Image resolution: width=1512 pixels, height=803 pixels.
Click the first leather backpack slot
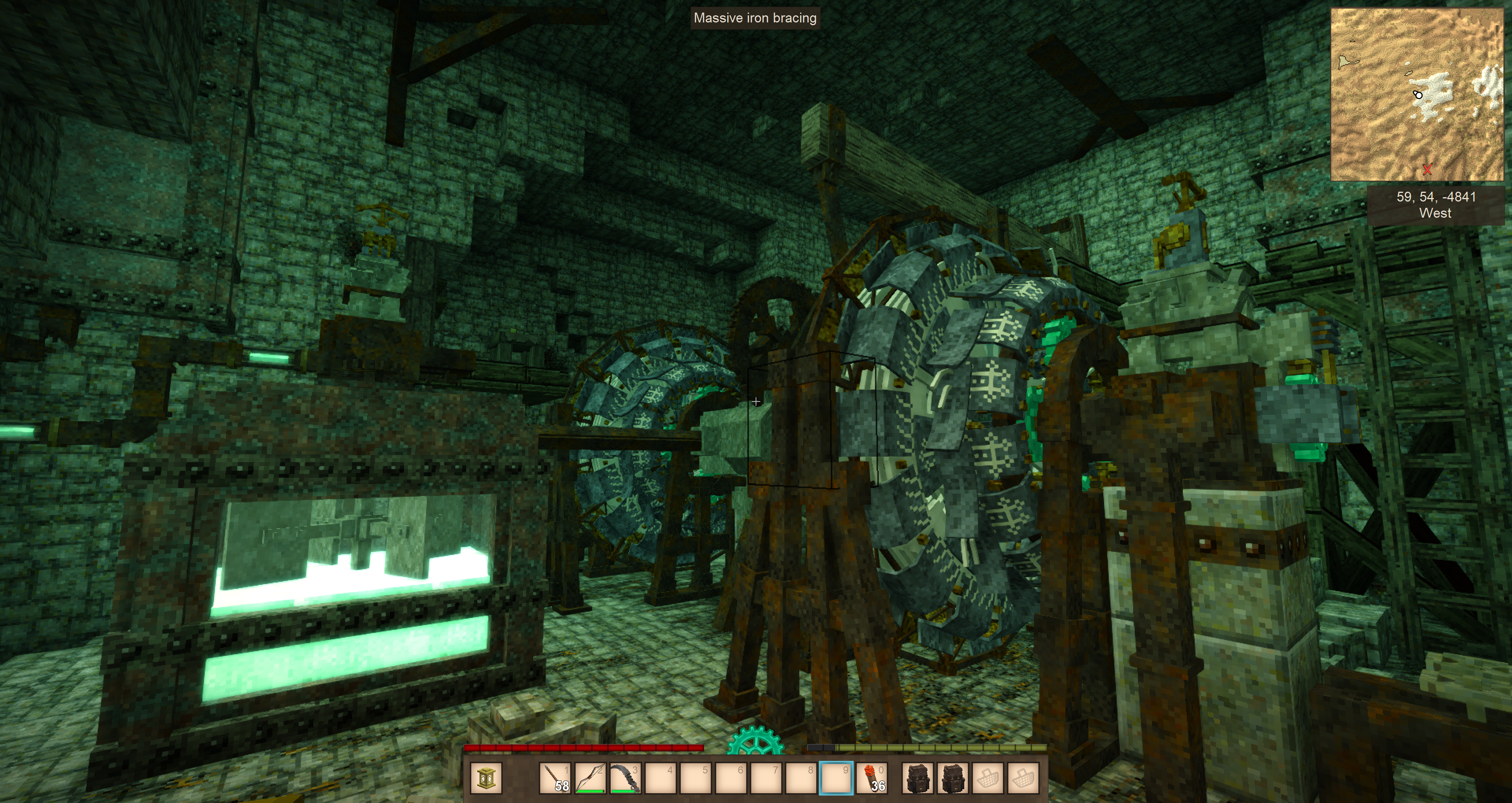917,778
